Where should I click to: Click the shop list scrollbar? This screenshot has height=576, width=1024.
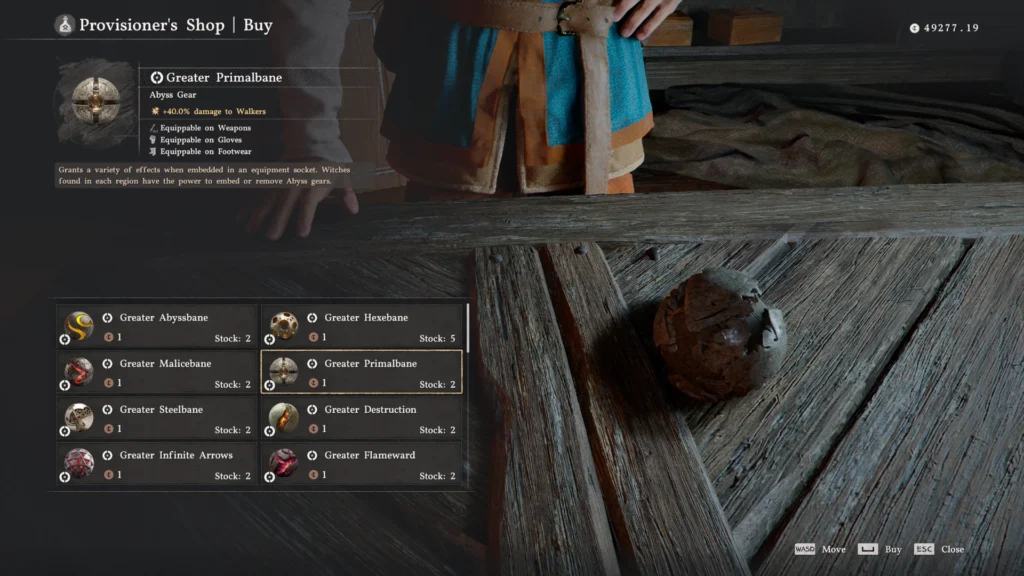pos(468,330)
